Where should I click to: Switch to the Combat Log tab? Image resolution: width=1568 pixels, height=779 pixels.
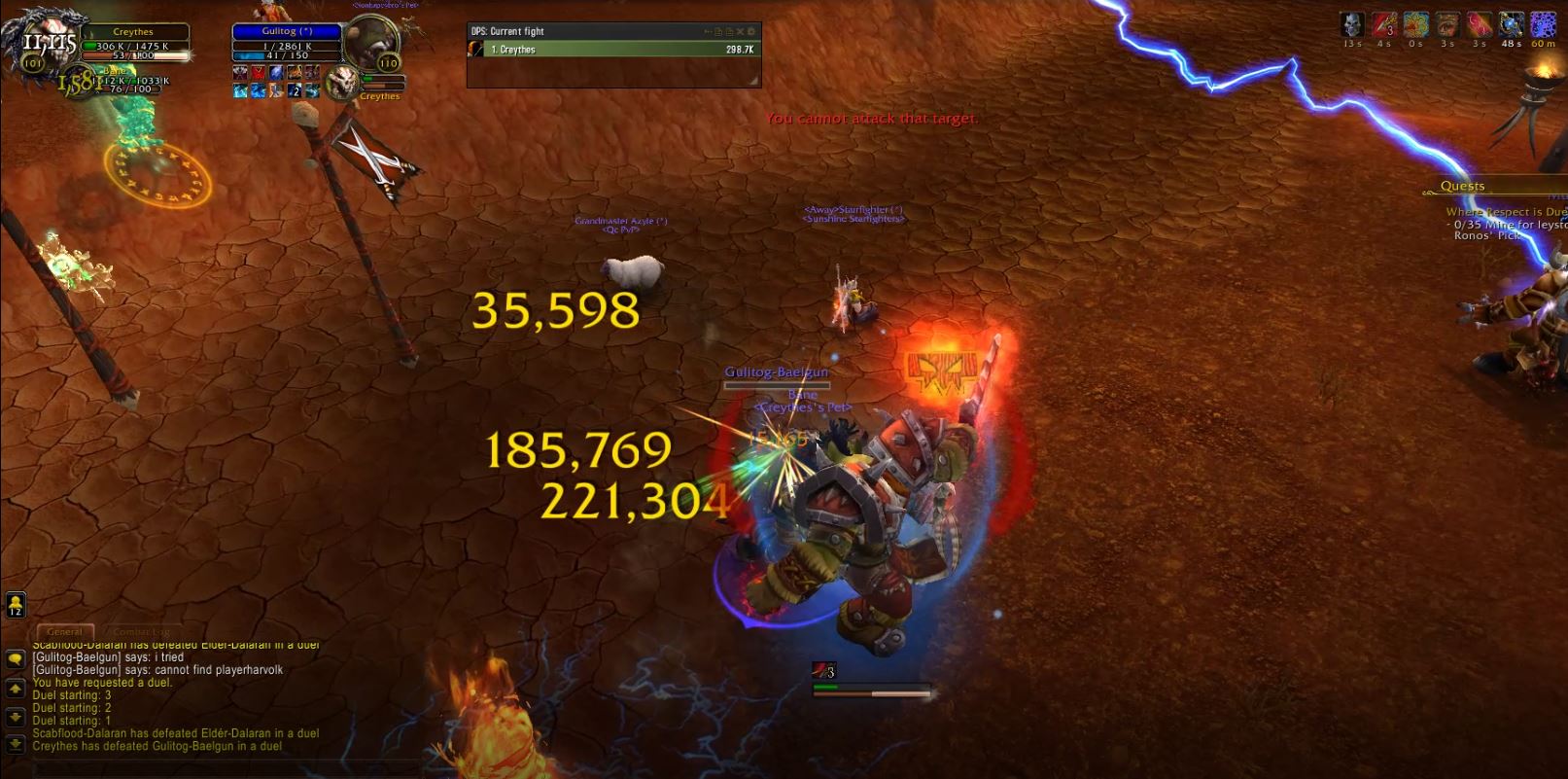[x=141, y=631]
